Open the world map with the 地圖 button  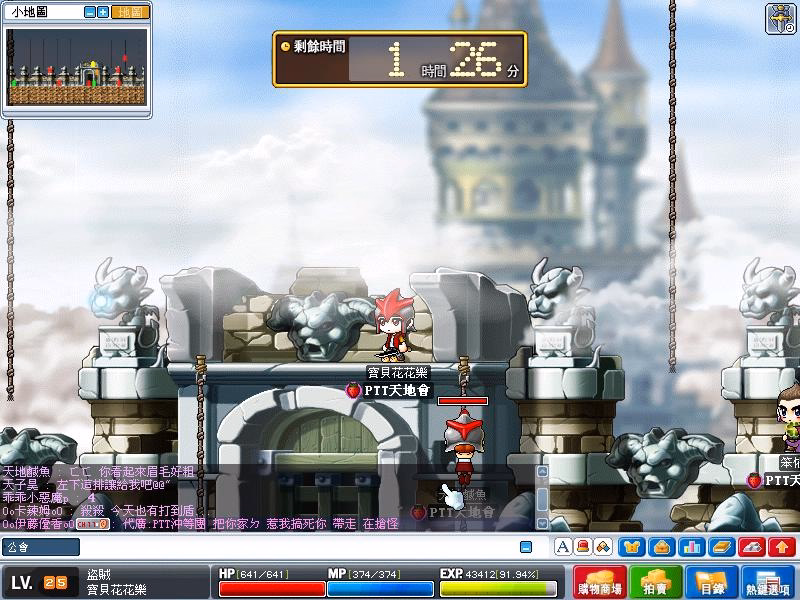130,12
